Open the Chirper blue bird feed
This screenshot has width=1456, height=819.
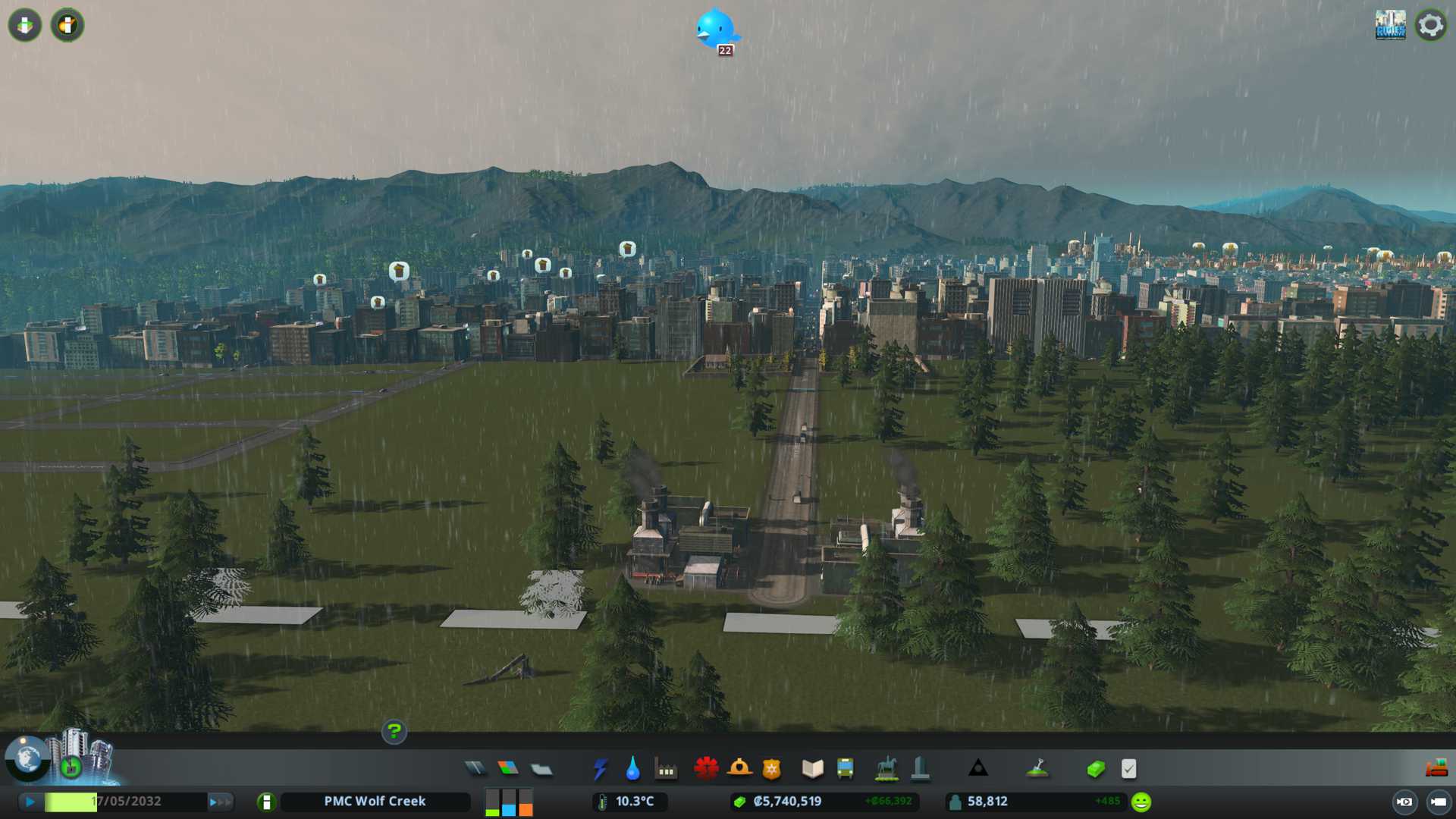pos(715,29)
